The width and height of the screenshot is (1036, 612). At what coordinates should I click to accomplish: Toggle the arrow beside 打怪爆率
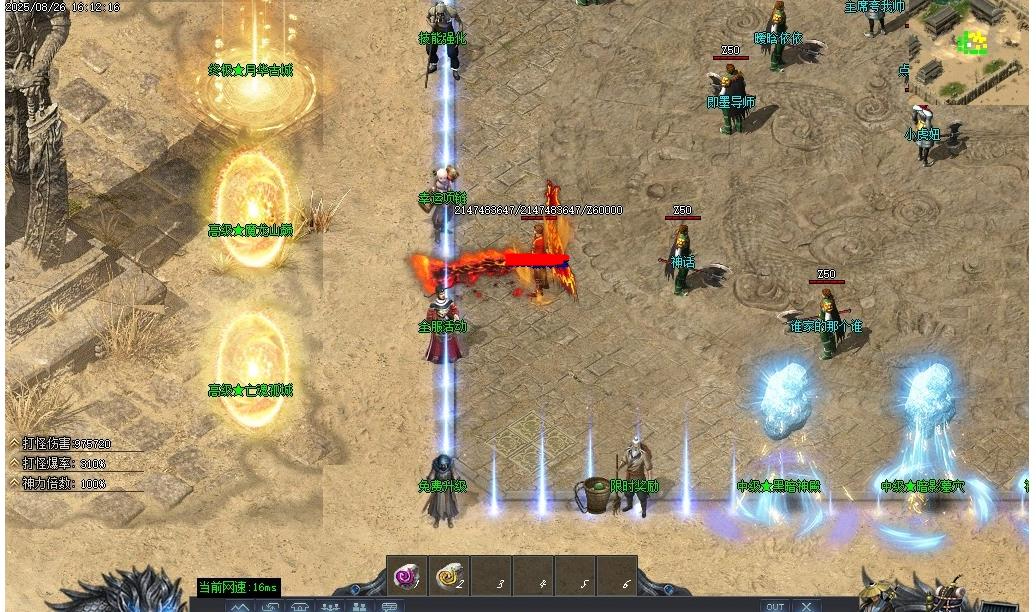(x=14, y=463)
